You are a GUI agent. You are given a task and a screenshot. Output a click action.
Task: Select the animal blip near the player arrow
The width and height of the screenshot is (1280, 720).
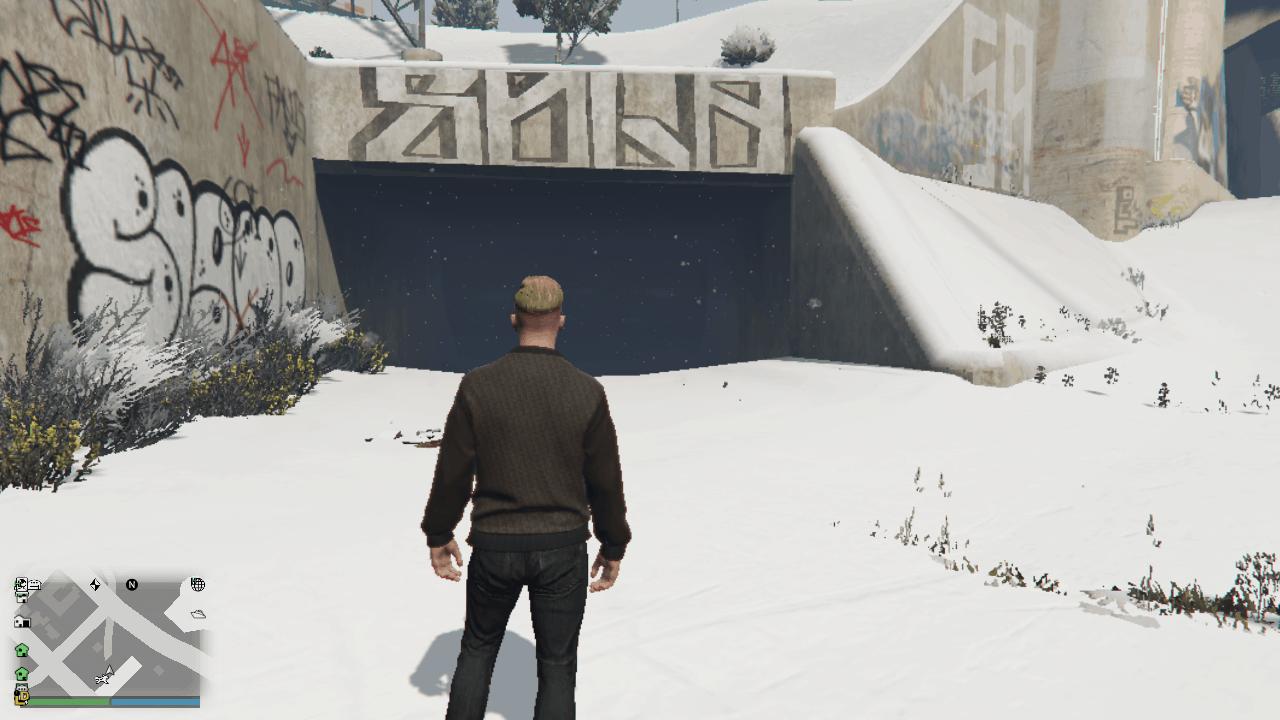102,679
